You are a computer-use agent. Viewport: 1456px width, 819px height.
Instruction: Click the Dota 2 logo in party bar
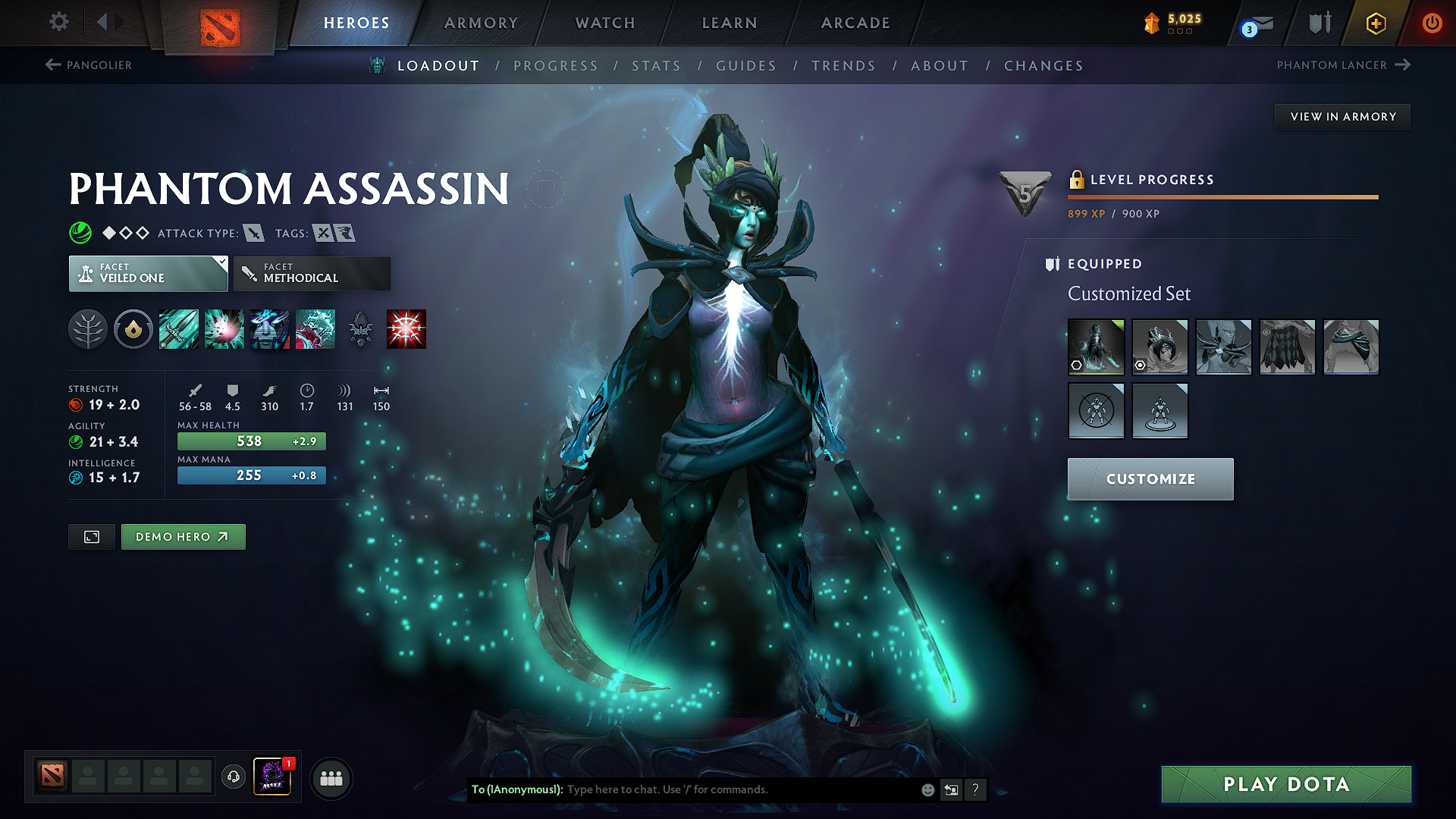click(x=51, y=776)
